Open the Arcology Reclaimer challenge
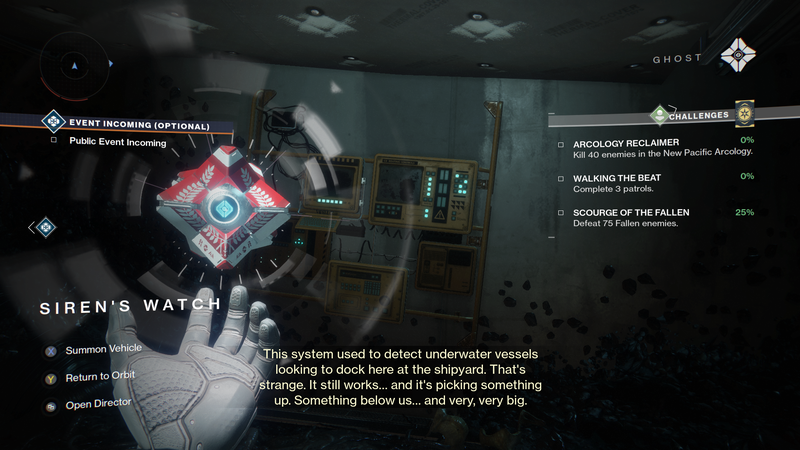800x450 pixels. [x=625, y=142]
